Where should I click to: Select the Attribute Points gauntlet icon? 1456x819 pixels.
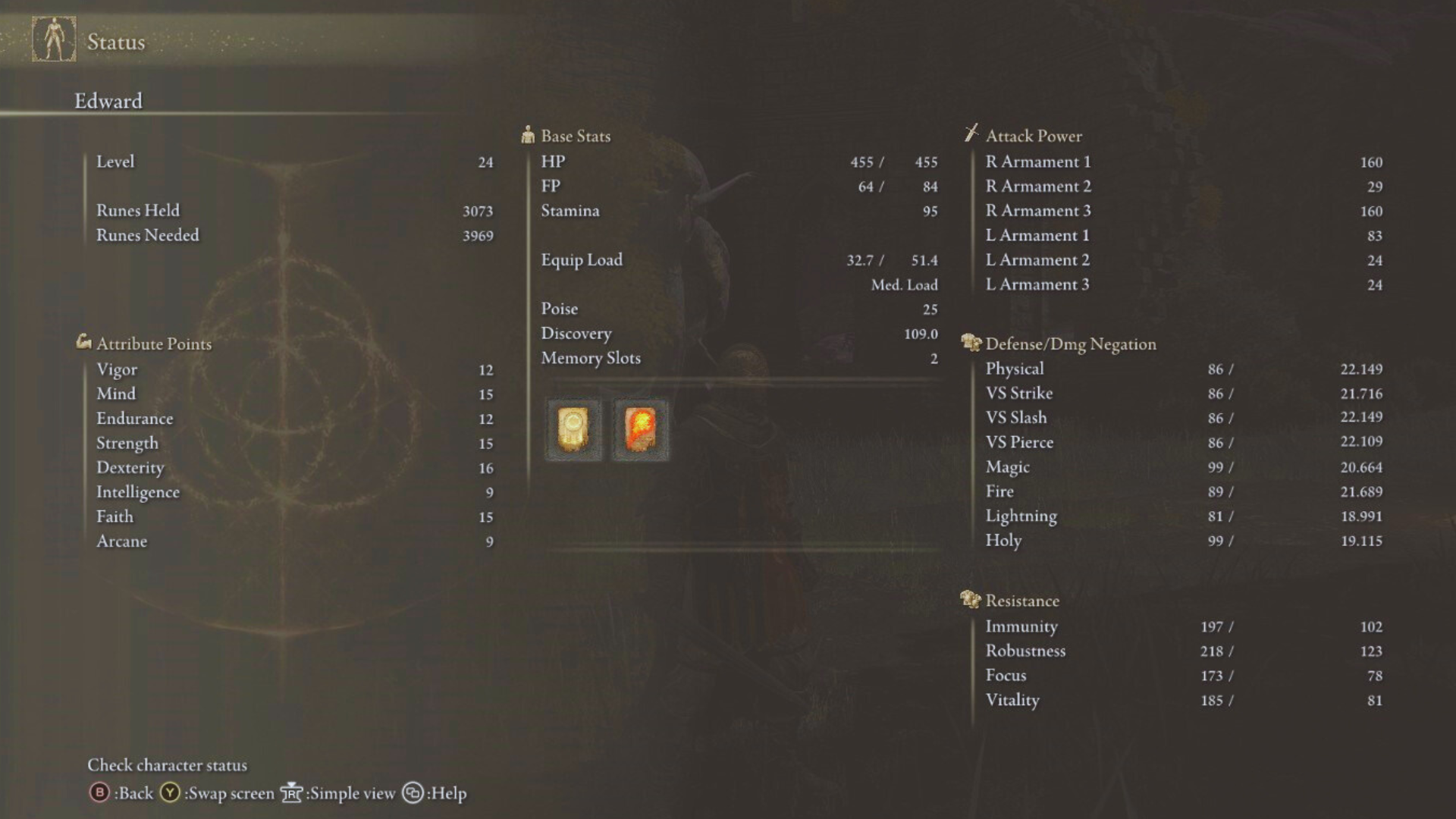click(x=83, y=342)
